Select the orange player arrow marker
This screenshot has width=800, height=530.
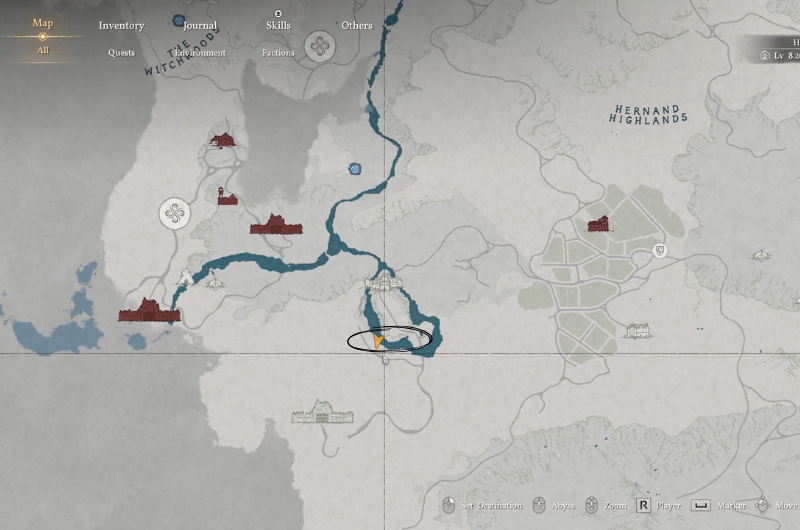click(x=378, y=342)
